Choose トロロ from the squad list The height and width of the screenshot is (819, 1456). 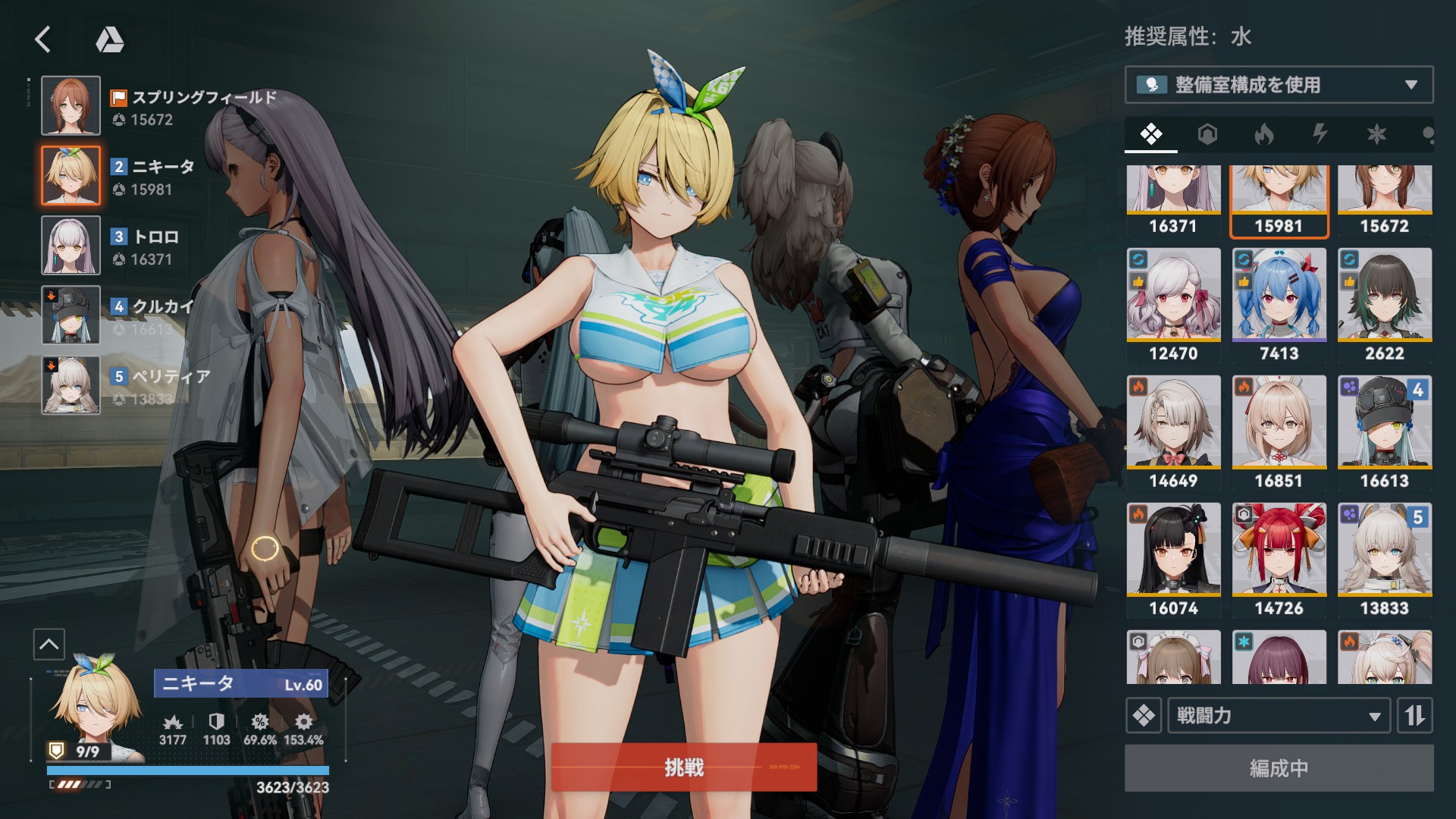click(71, 245)
